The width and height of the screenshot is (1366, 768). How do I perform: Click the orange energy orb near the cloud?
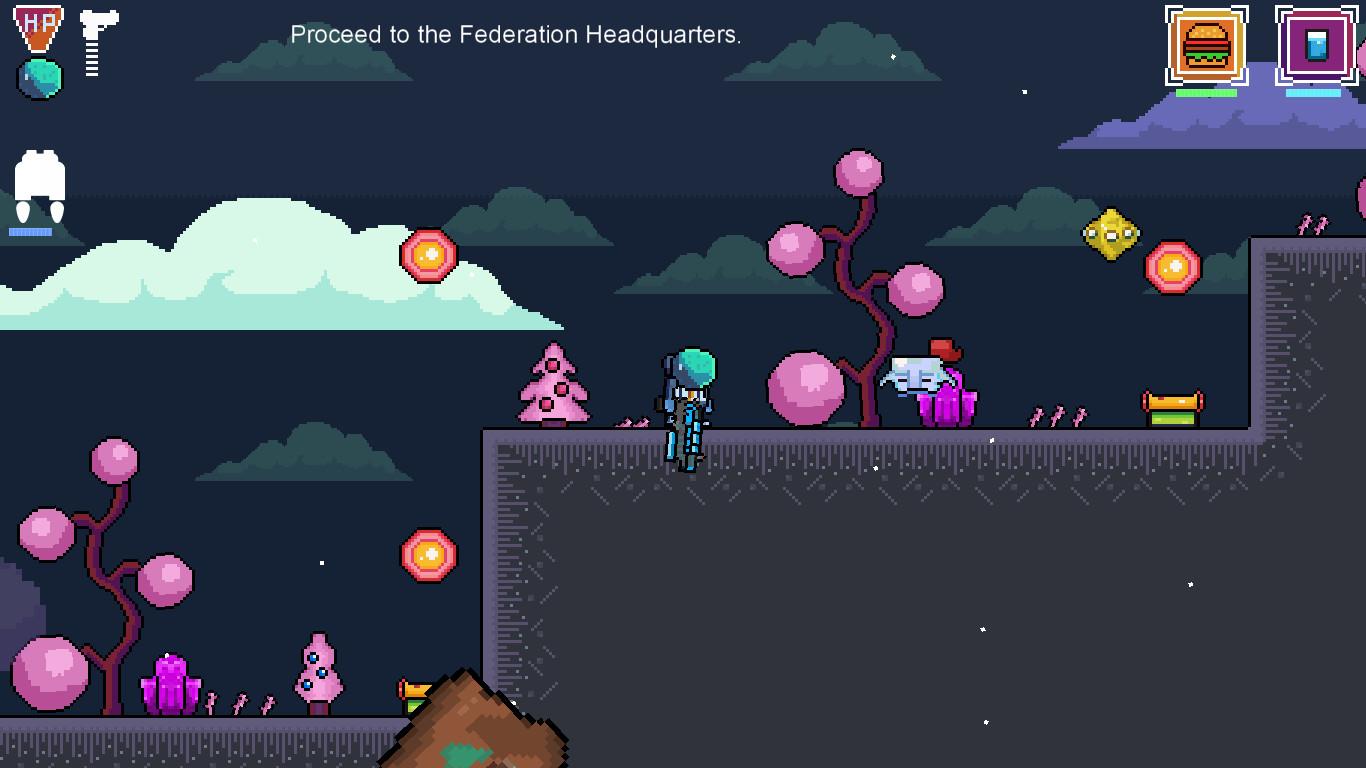pyautogui.click(x=428, y=256)
